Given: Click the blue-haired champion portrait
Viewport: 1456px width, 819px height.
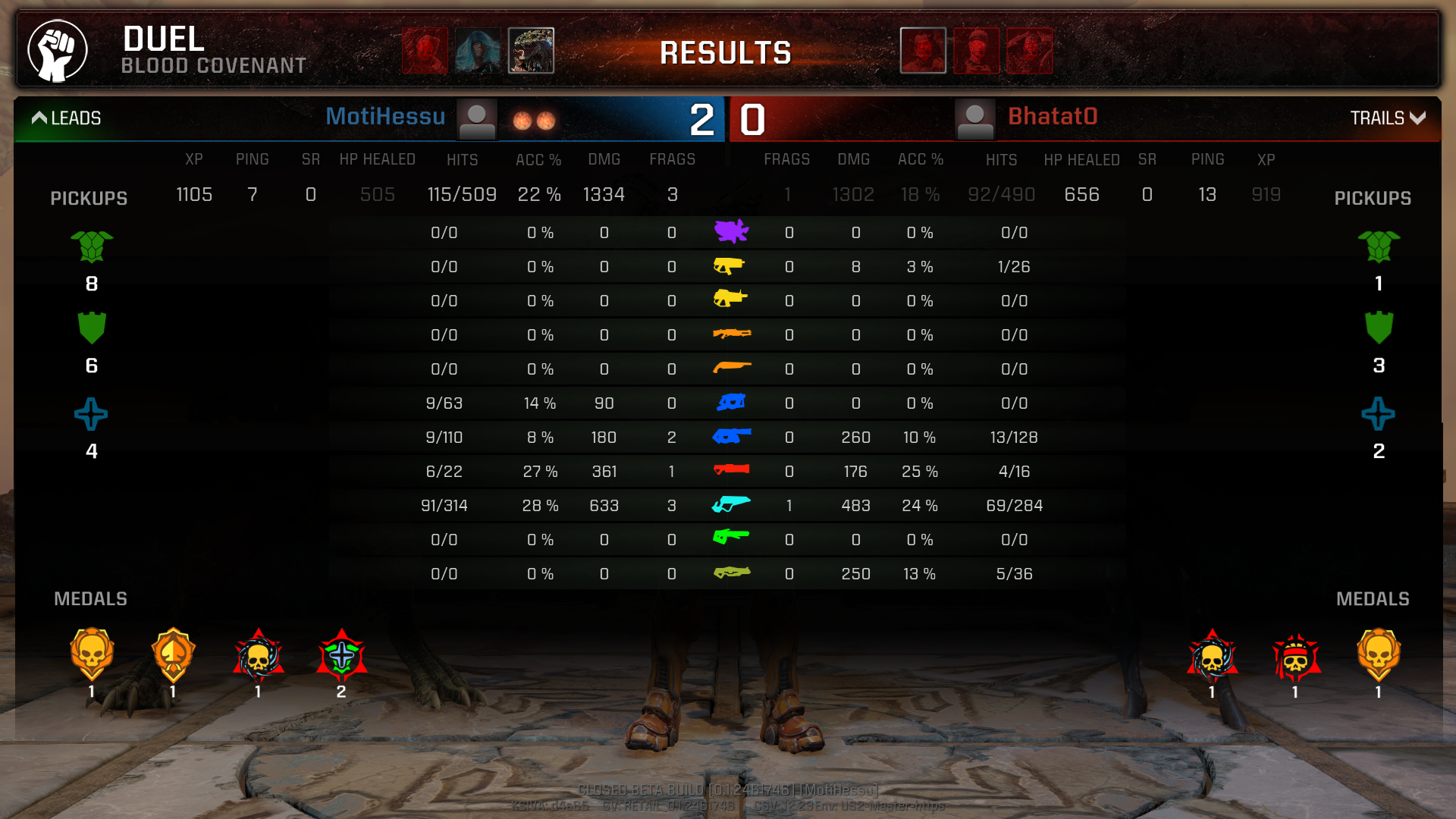Looking at the screenshot, I should point(478,51).
